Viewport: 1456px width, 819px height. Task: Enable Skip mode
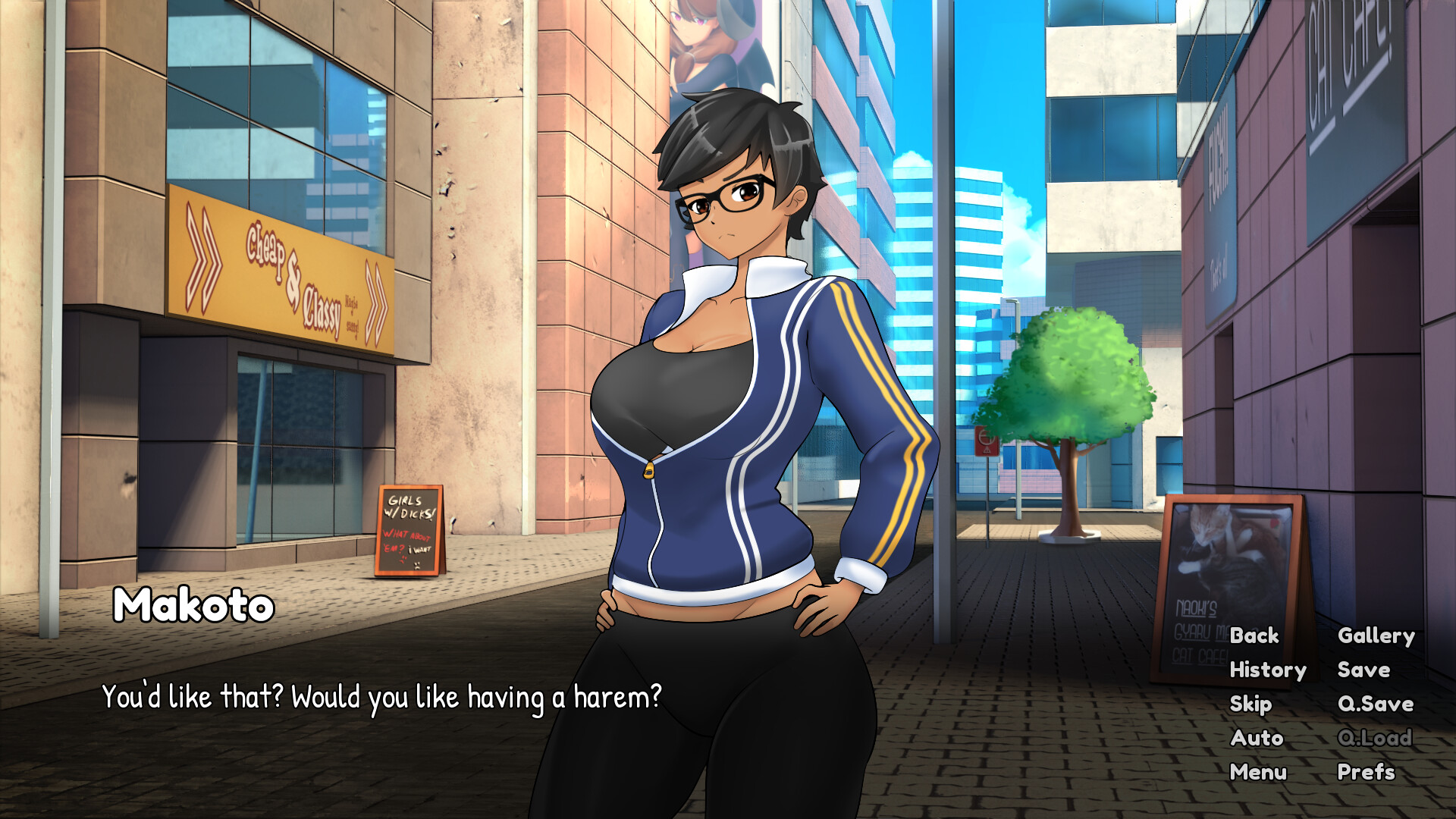1250,704
